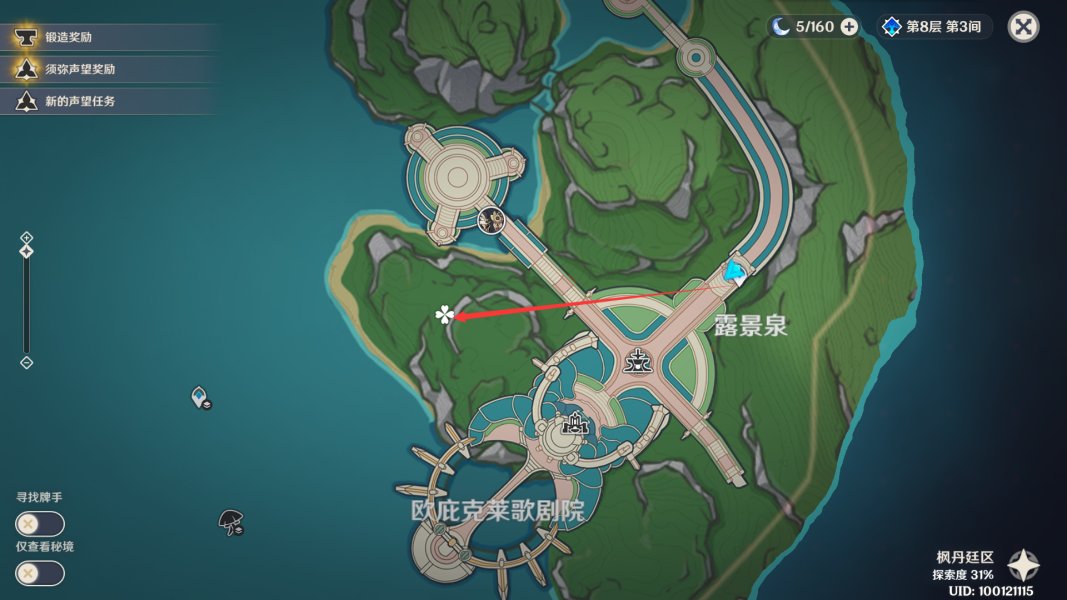Select the black mushroom-shaped marker in the sea
Image resolution: width=1067 pixels, height=600 pixels.
[x=231, y=521]
